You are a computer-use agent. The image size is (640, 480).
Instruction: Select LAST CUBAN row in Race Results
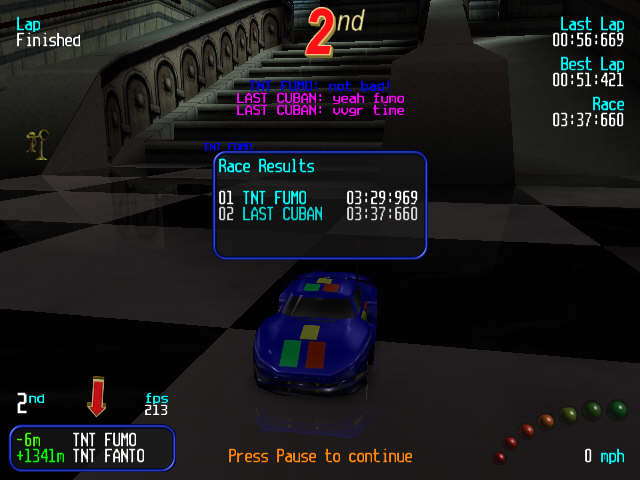[318, 214]
